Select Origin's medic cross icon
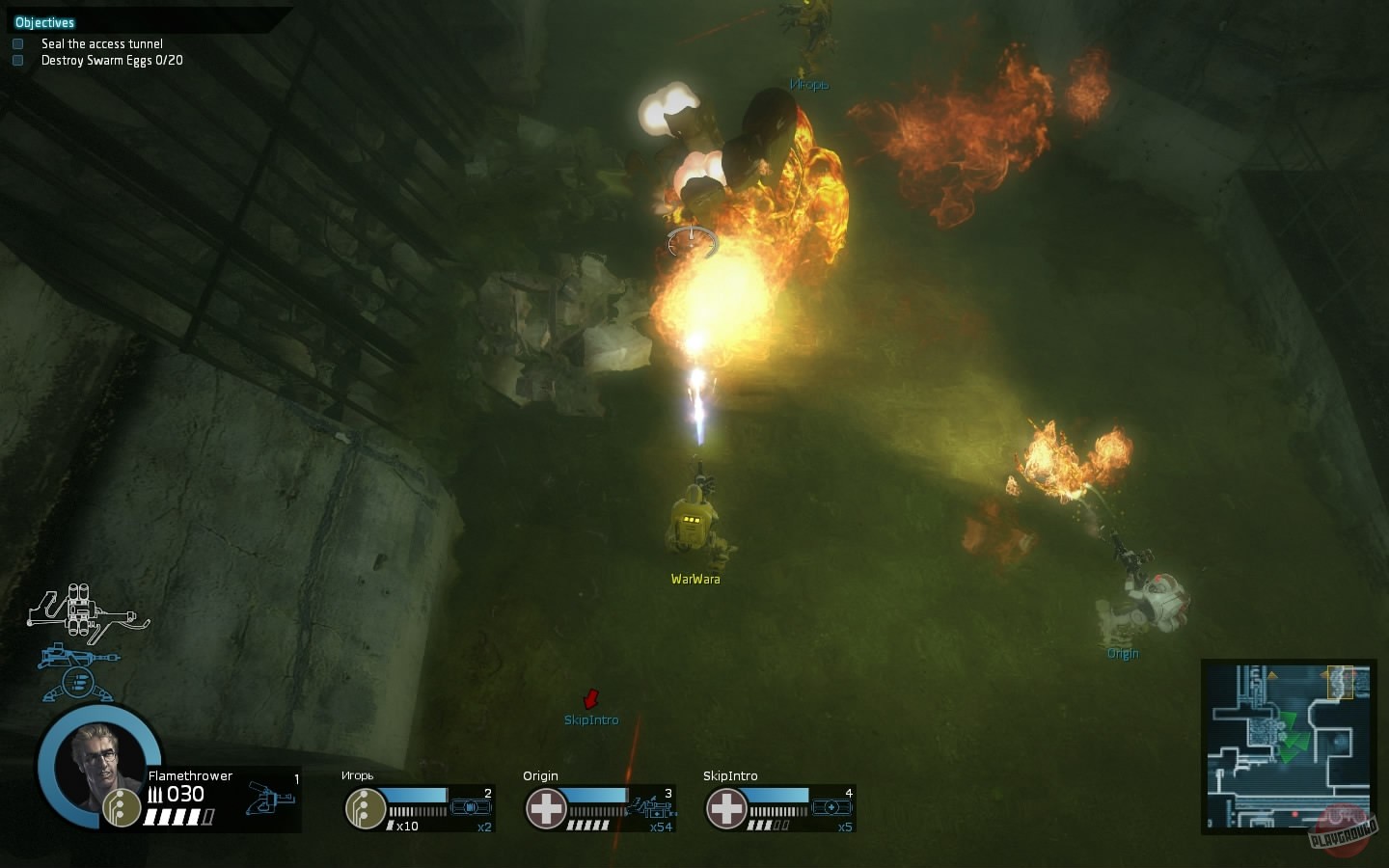This screenshot has width=1389, height=868. (546, 806)
